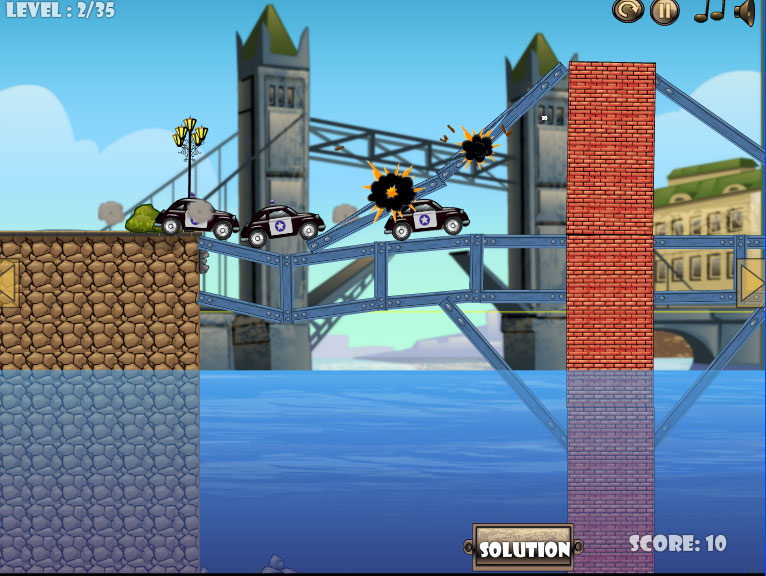Toggle the music note button

click(x=709, y=11)
